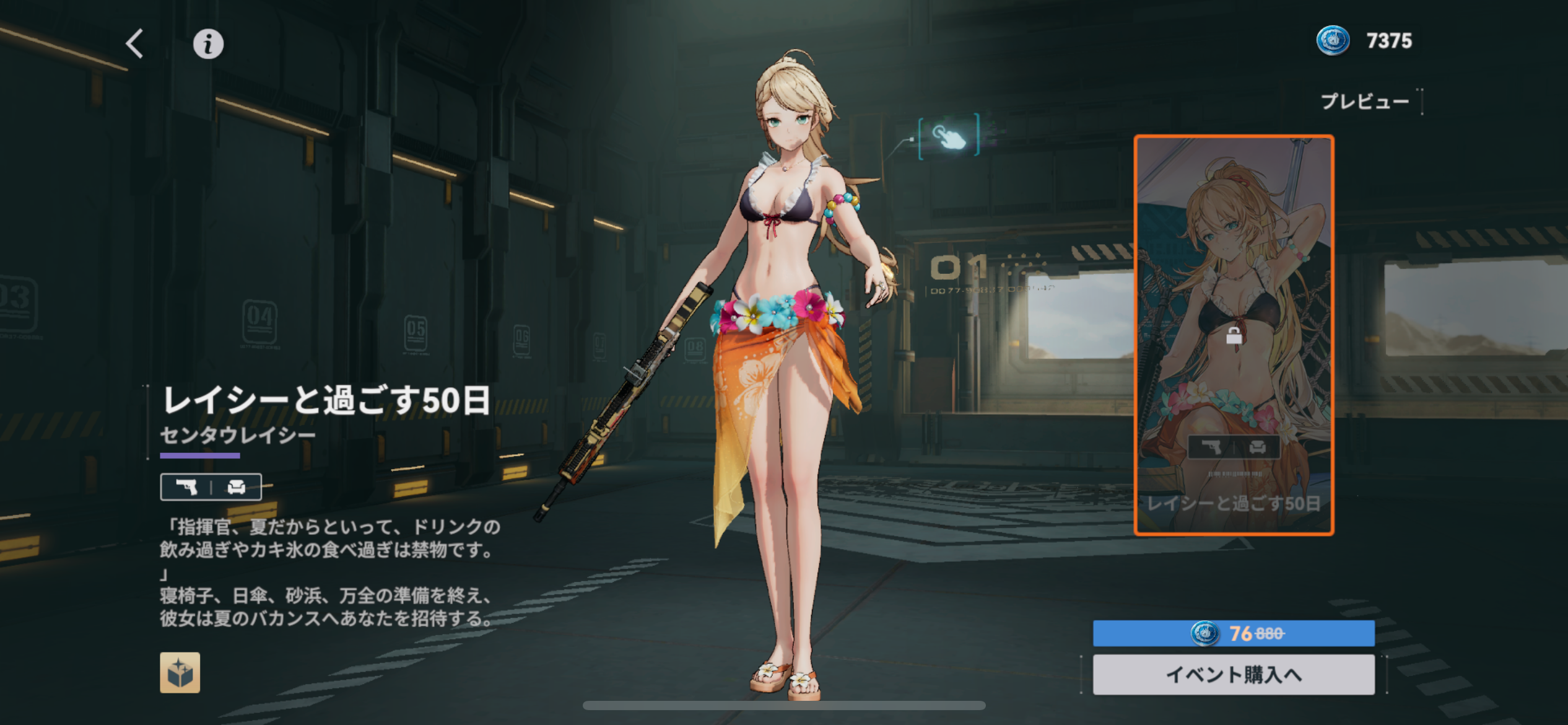Image resolution: width=1568 pixels, height=725 pixels.
Task: Open the gold cube bundle icon
Action: coord(180,672)
